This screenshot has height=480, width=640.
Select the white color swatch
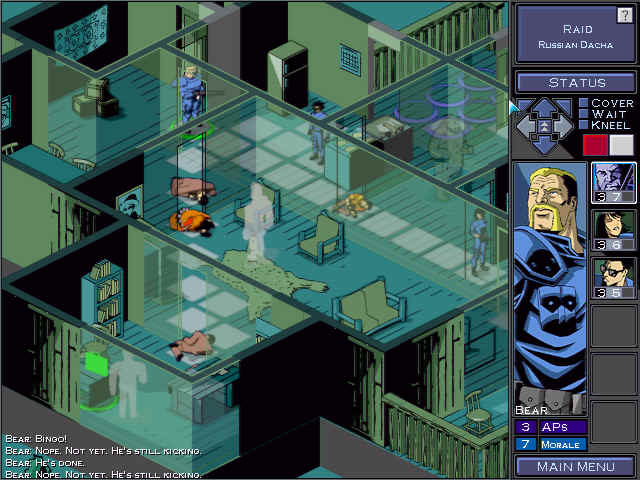click(621, 145)
